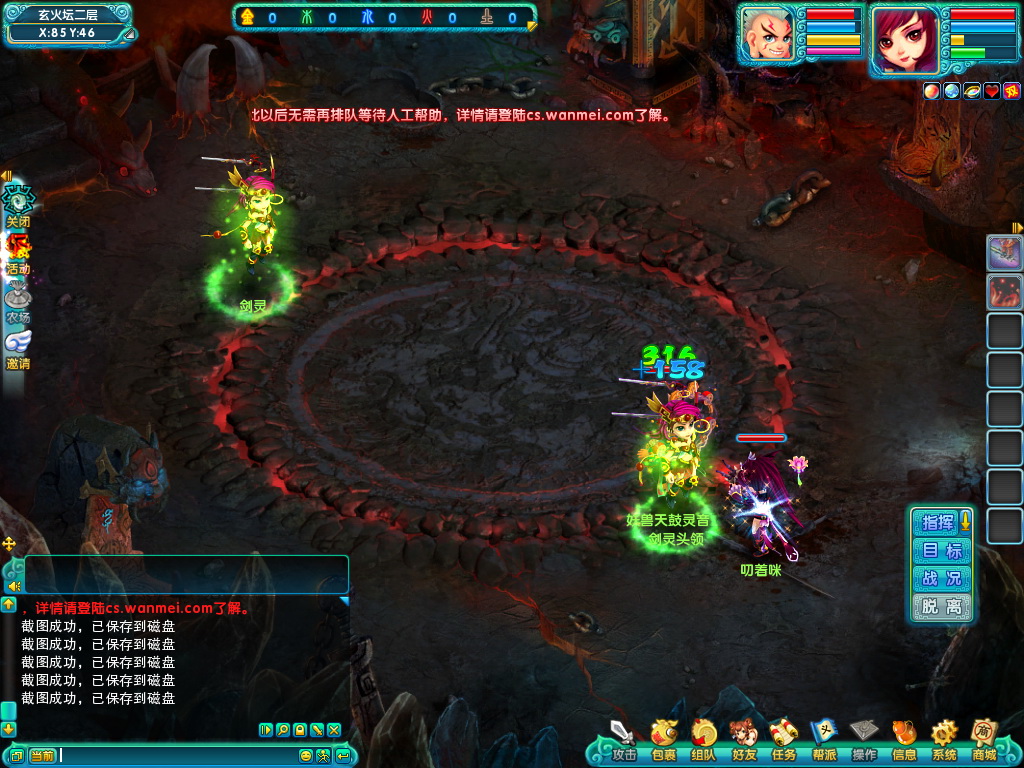1024x768 pixels.
Task: Open the 农场 (Farm) side icon
Action: 18,300
